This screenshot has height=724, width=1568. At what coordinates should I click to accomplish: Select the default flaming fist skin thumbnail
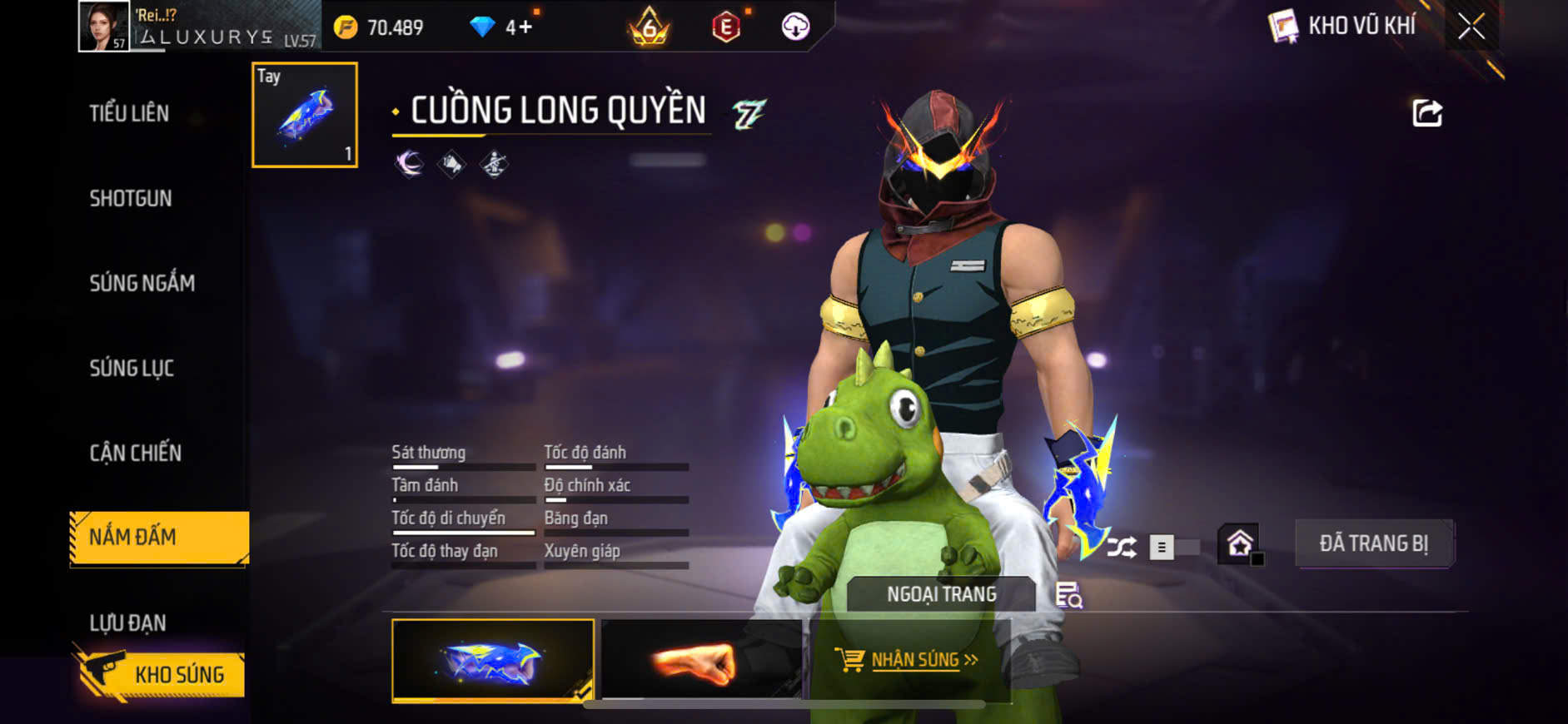[x=699, y=661]
